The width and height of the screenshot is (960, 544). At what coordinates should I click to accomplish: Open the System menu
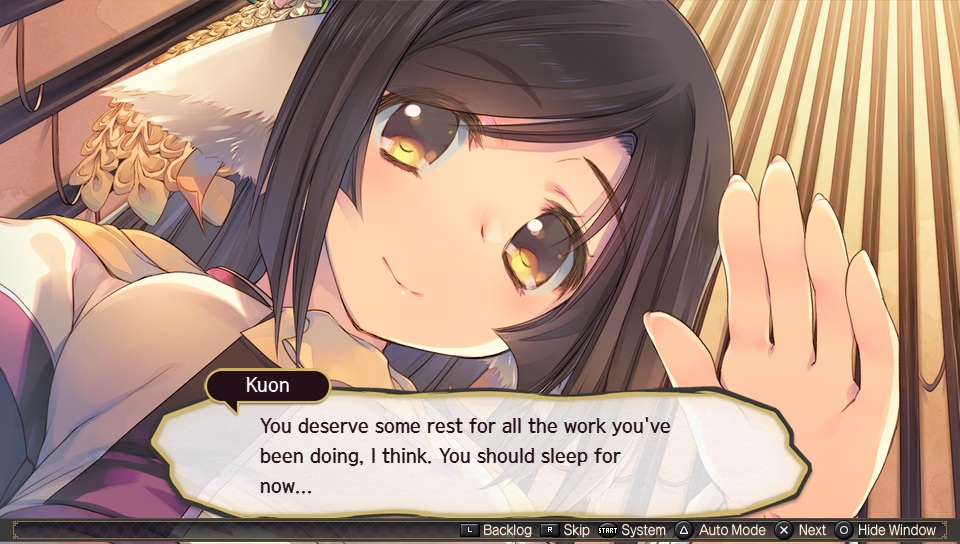(x=633, y=530)
